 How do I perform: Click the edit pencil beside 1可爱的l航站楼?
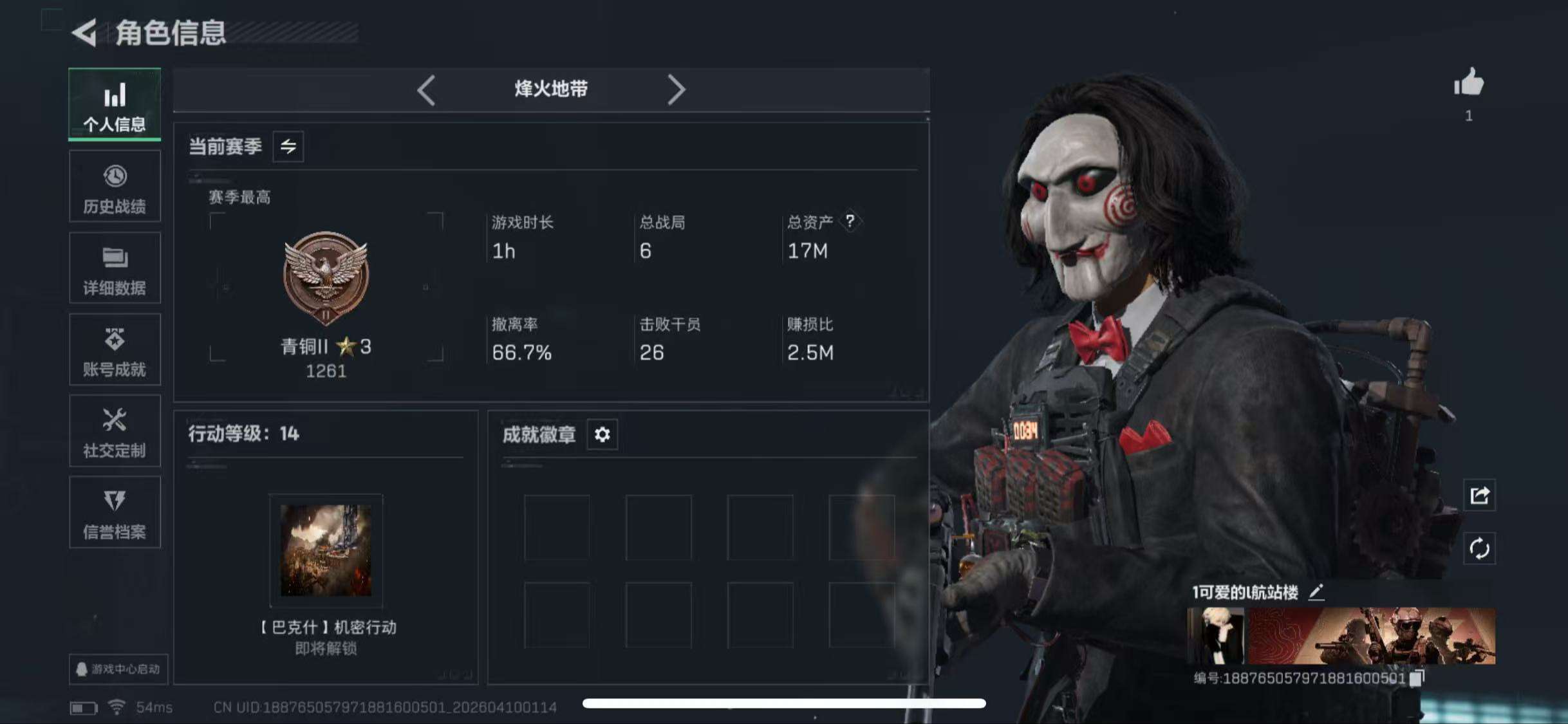(1318, 593)
